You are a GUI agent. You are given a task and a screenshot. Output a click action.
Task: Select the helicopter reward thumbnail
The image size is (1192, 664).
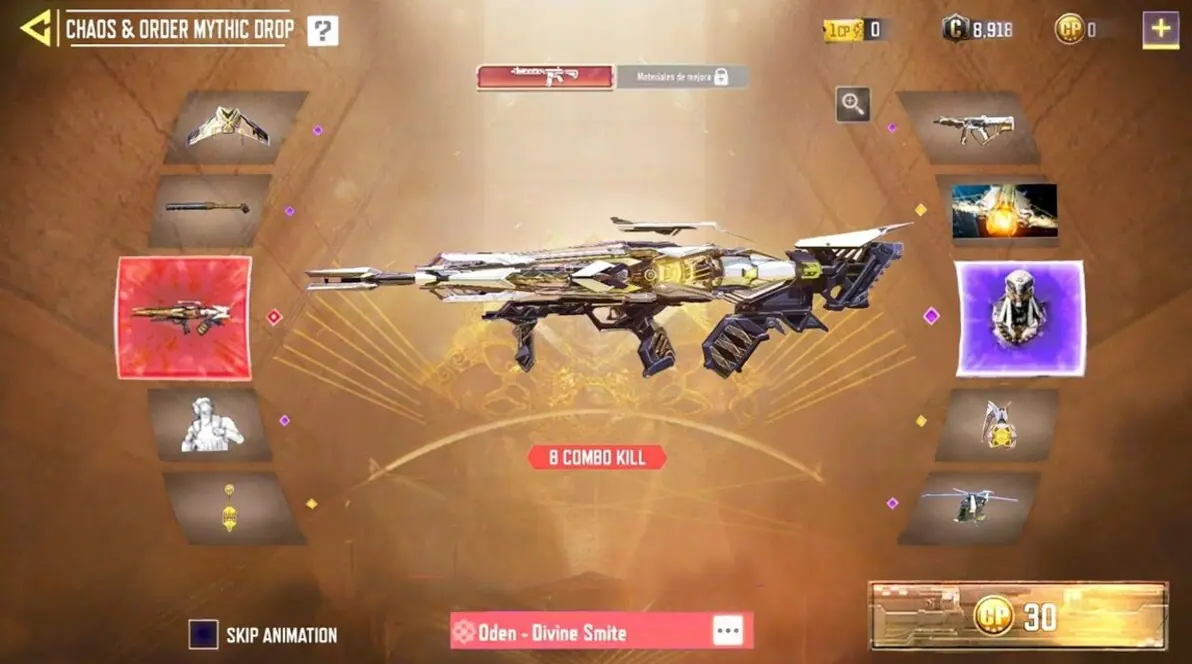[x=969, y=507]
